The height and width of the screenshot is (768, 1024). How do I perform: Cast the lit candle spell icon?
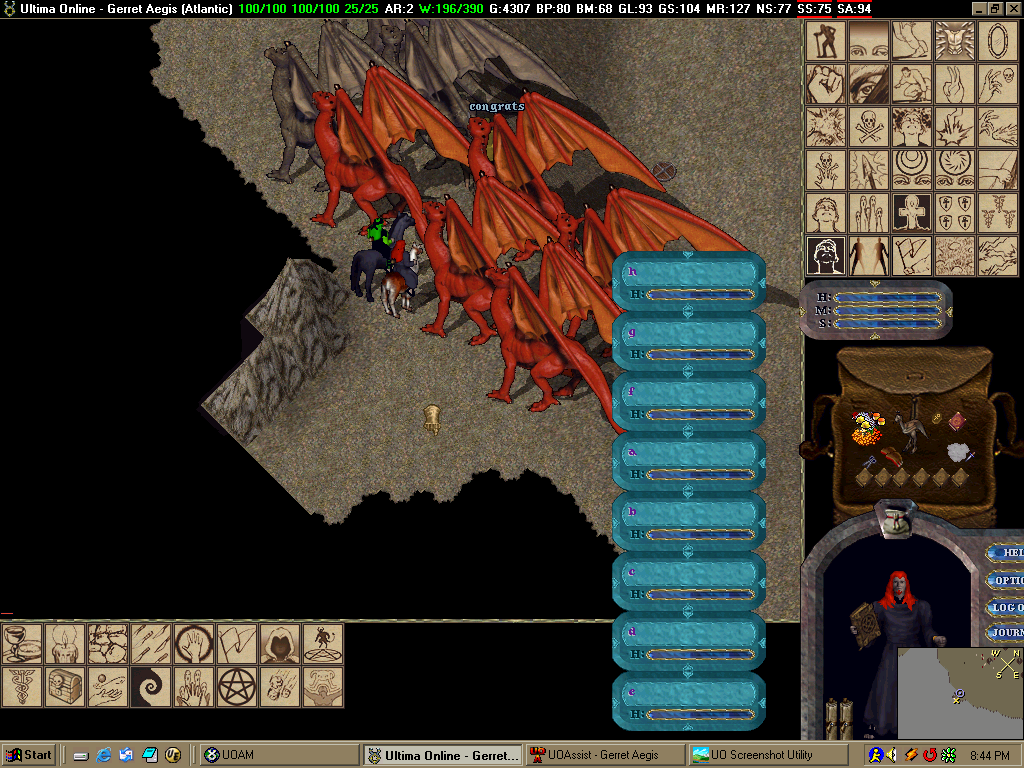[x=64, y=644]
